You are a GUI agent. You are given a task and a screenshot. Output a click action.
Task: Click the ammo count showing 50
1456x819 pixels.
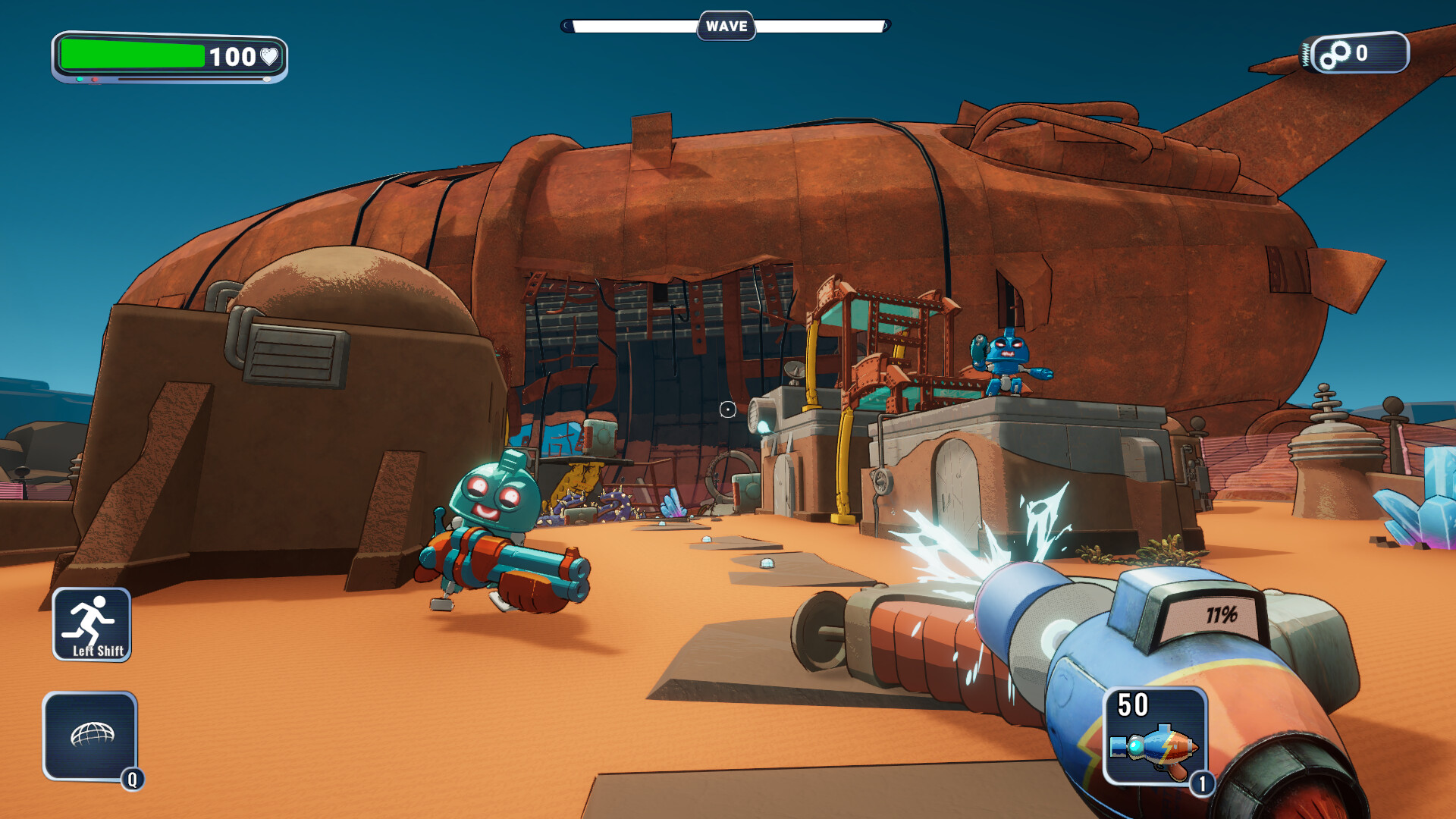coord(1134,705)
